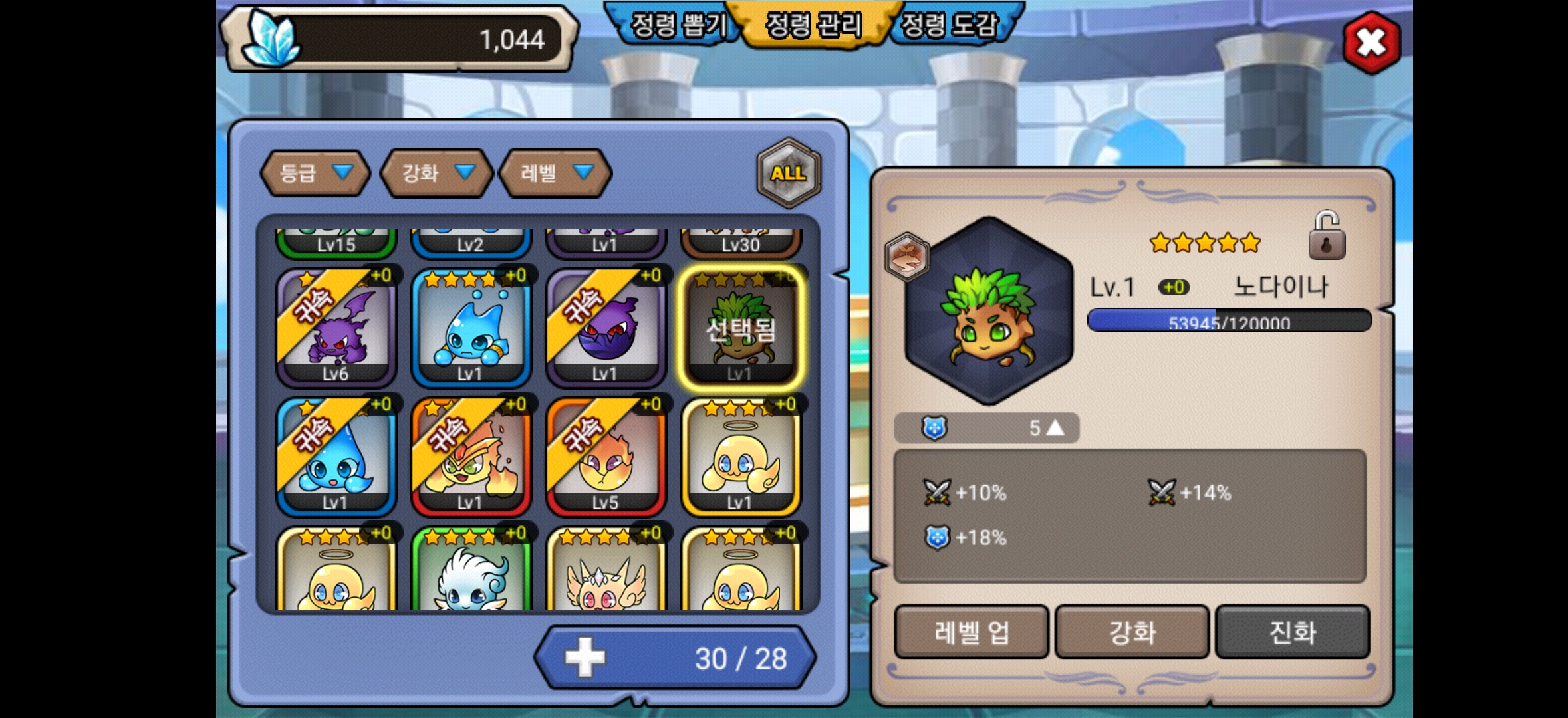Close the spirit management screen
Viewport: 1568px width, 718px height.
pos(1371,43)
